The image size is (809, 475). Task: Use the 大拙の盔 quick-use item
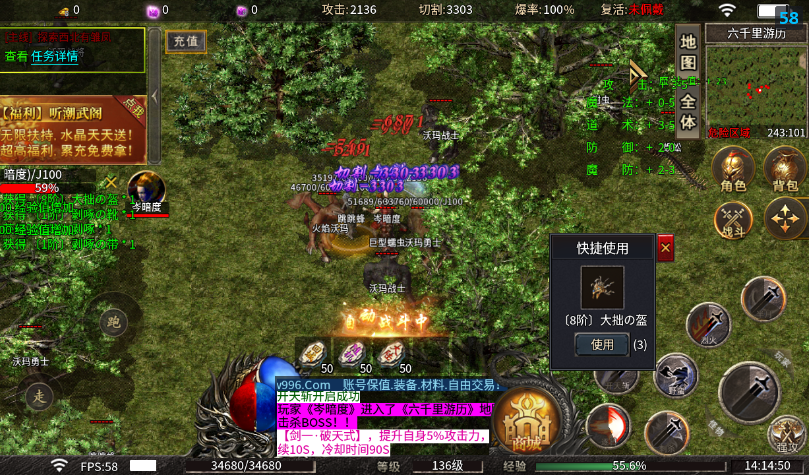click(x=601, y=344)
